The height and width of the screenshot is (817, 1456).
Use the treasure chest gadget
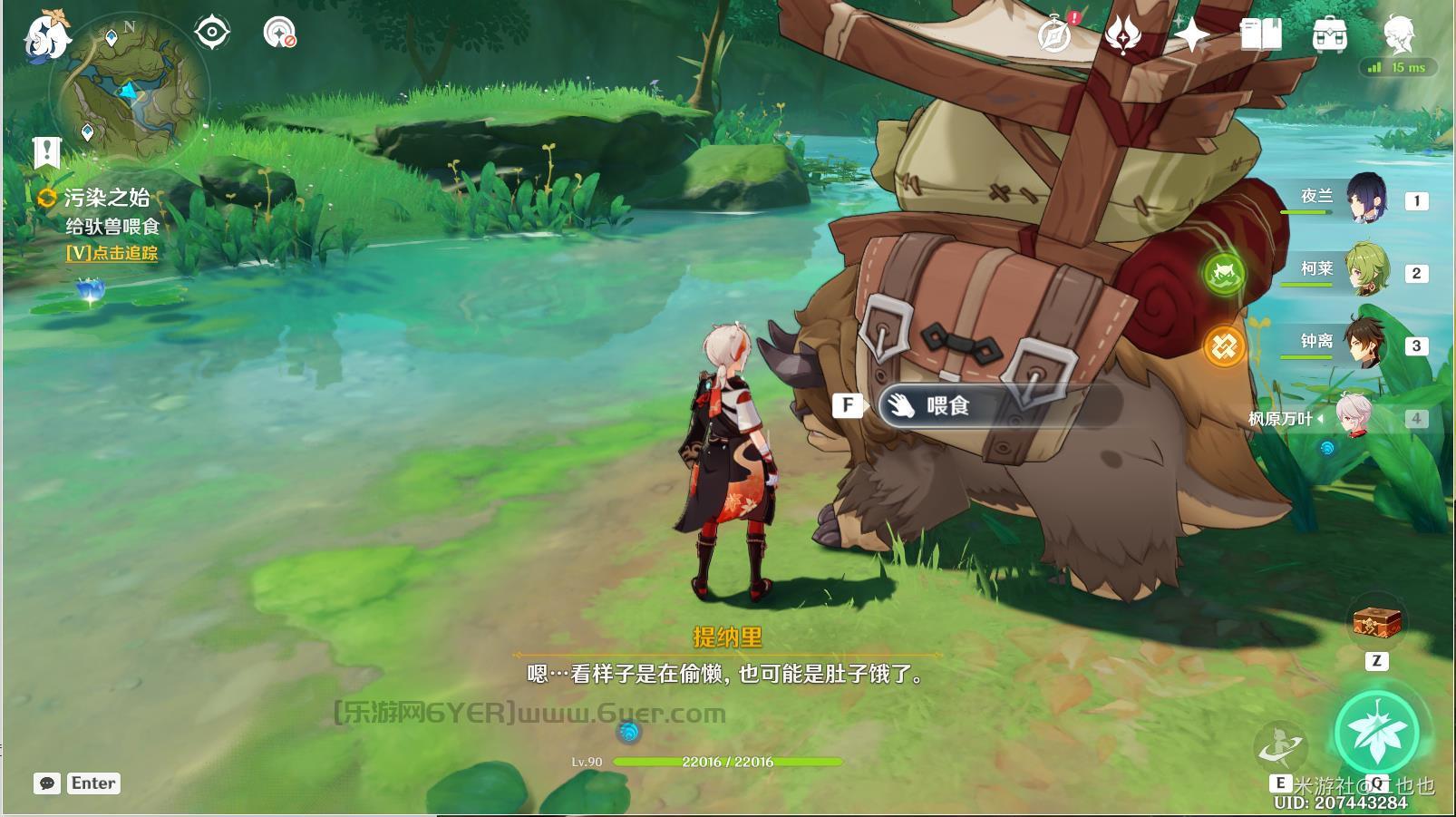tap(1377, 623)
